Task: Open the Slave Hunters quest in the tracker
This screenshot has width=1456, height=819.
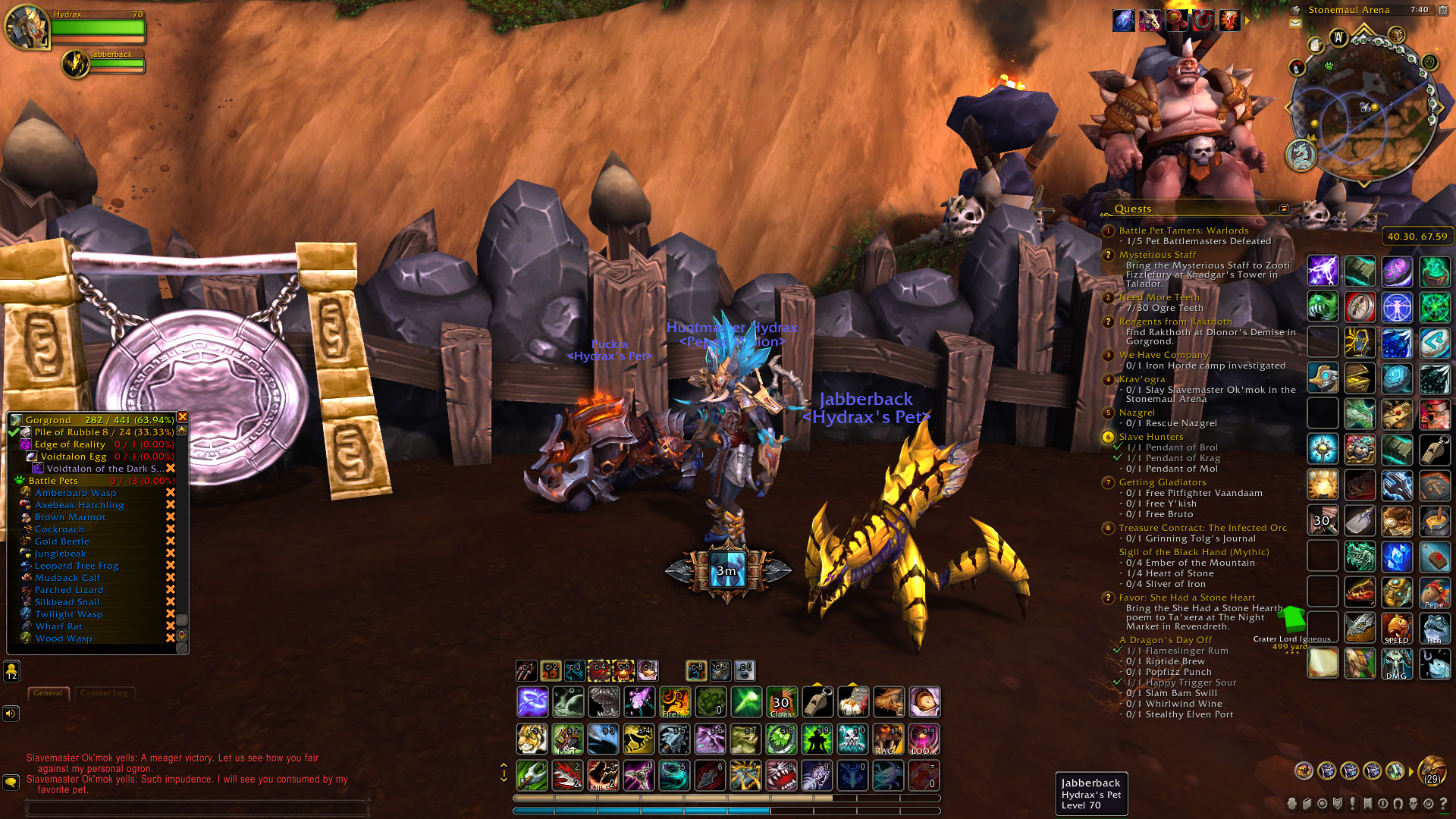Action: [x=1150, y=436]
